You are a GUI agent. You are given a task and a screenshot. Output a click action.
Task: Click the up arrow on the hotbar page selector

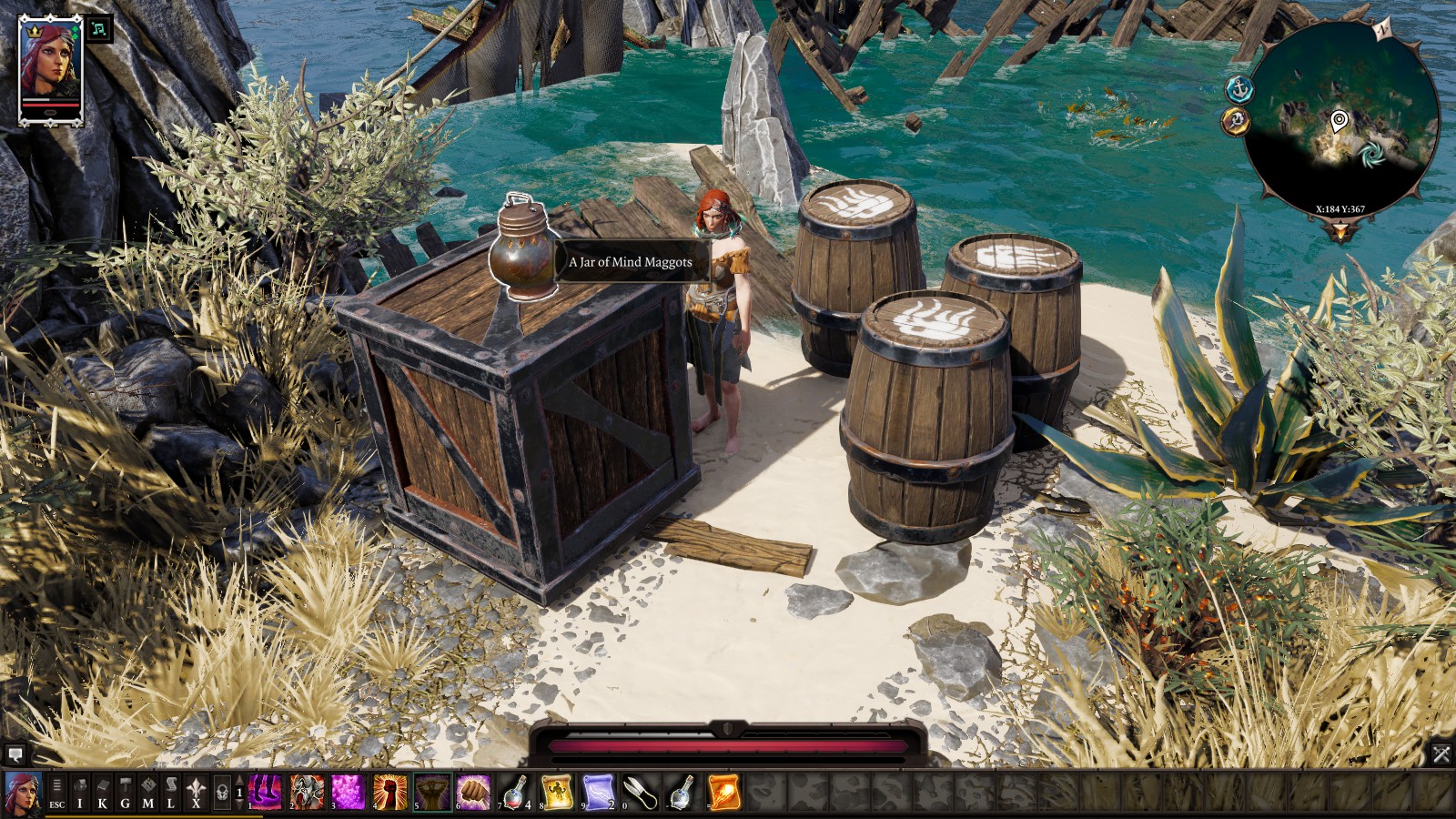click(238, 780)
